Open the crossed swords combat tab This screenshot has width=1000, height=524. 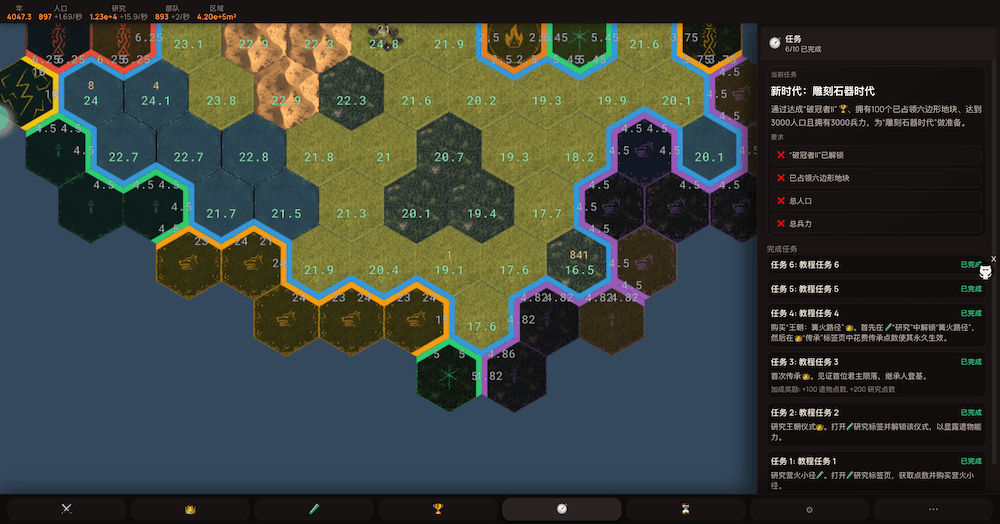[x=67, y=508]
